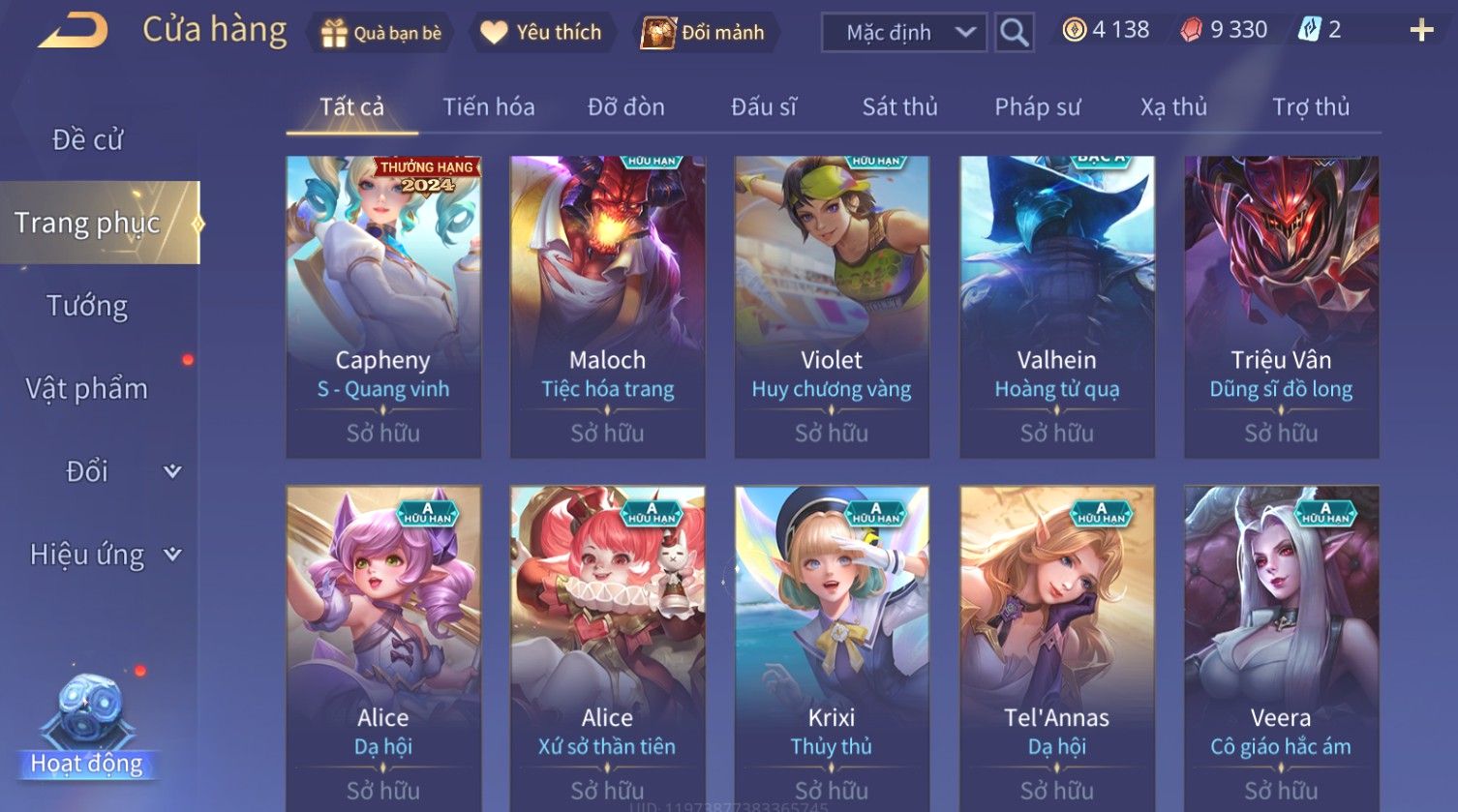Screen dimensions: 1458x812
Task: Open Quà bạn bè gift section
Action: [380, 33]
